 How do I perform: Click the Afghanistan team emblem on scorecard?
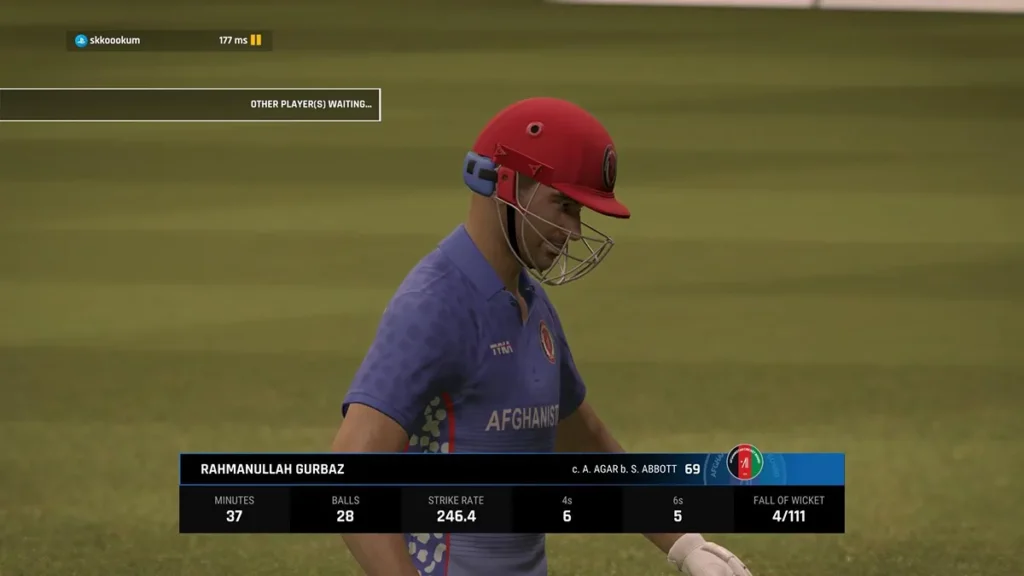(x=744, y=463)
